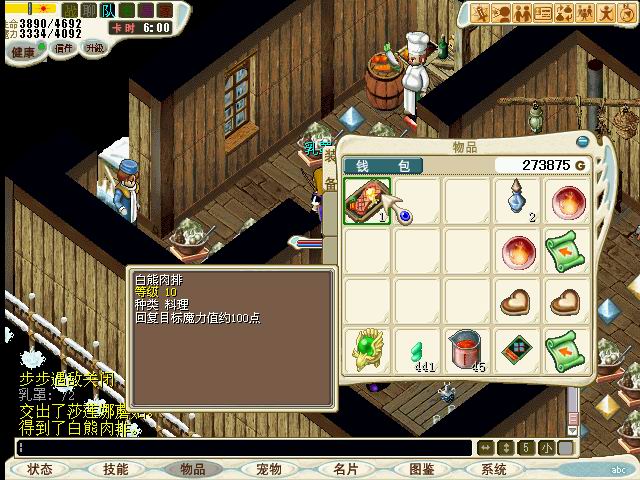The width and height of the screenshot is (640, 480).
Task: Open the 状态 status menu
Action: tap(40, 469)
